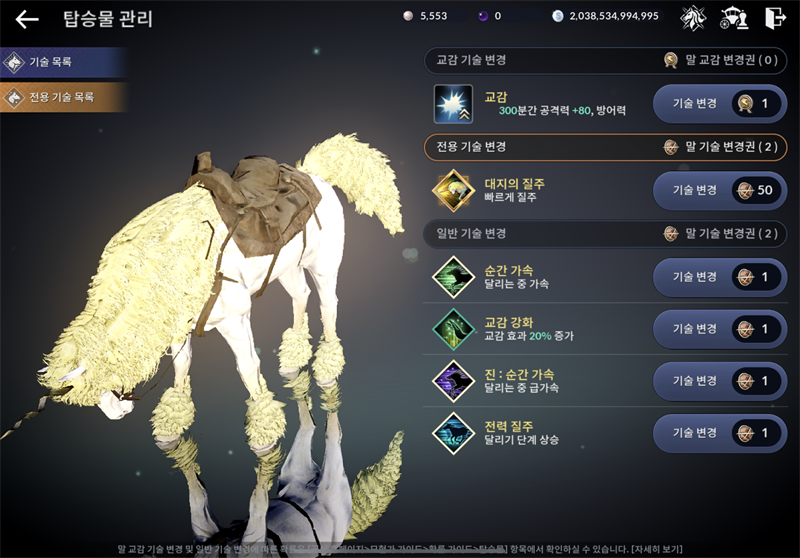View the 교감 강화 skill icon

(453, 329)
